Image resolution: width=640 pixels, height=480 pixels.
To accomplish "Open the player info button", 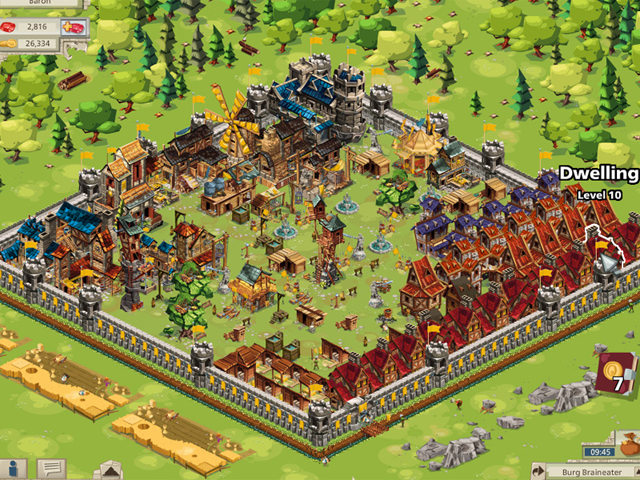I will 14,468.
